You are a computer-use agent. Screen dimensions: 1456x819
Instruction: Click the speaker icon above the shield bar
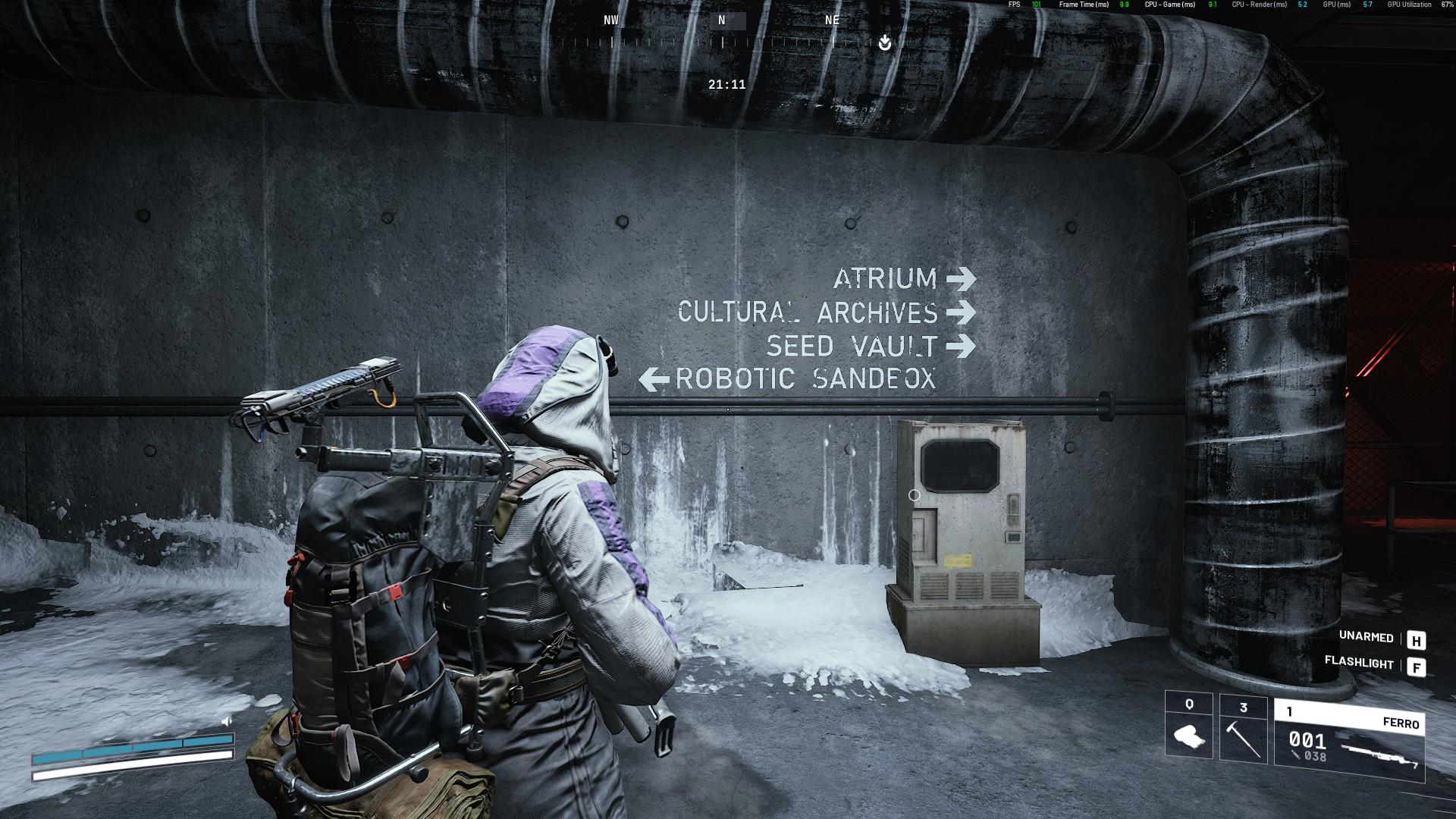coord(226,721)
